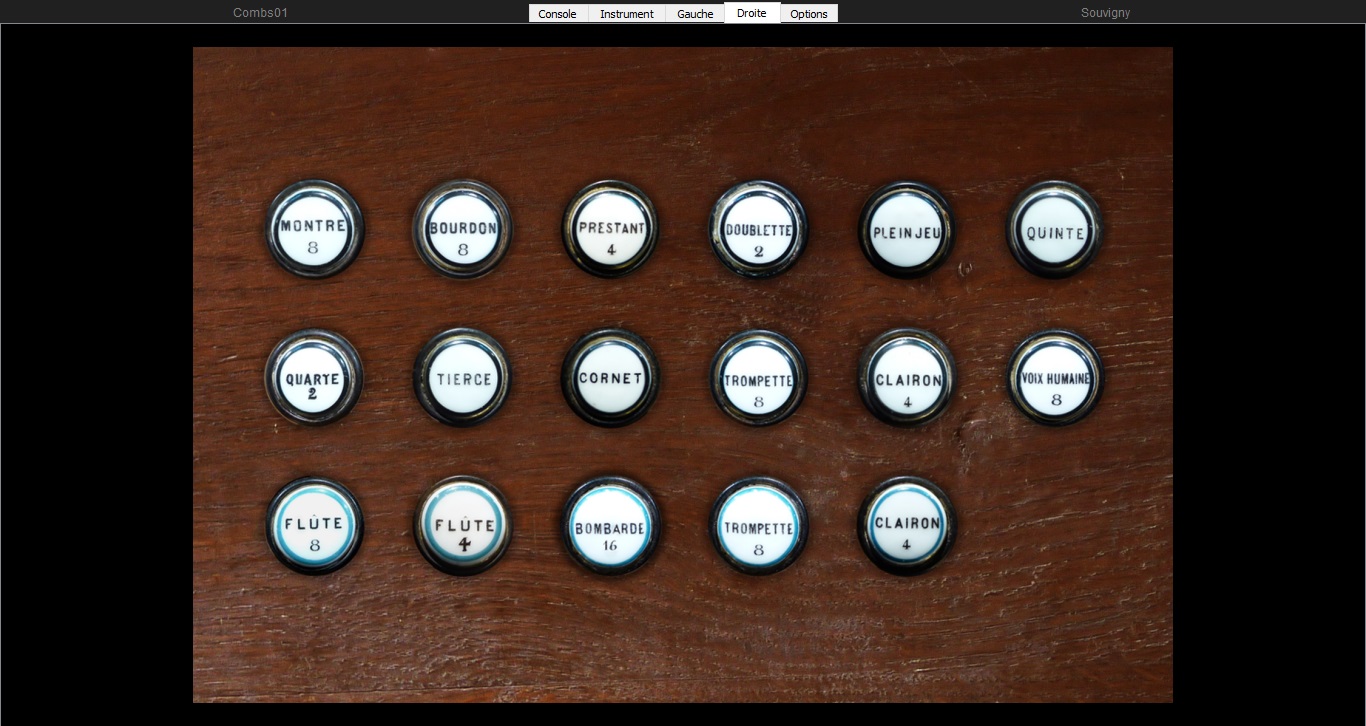
Task: Enable the Trompette 8 reed stop
Action: 758,378
